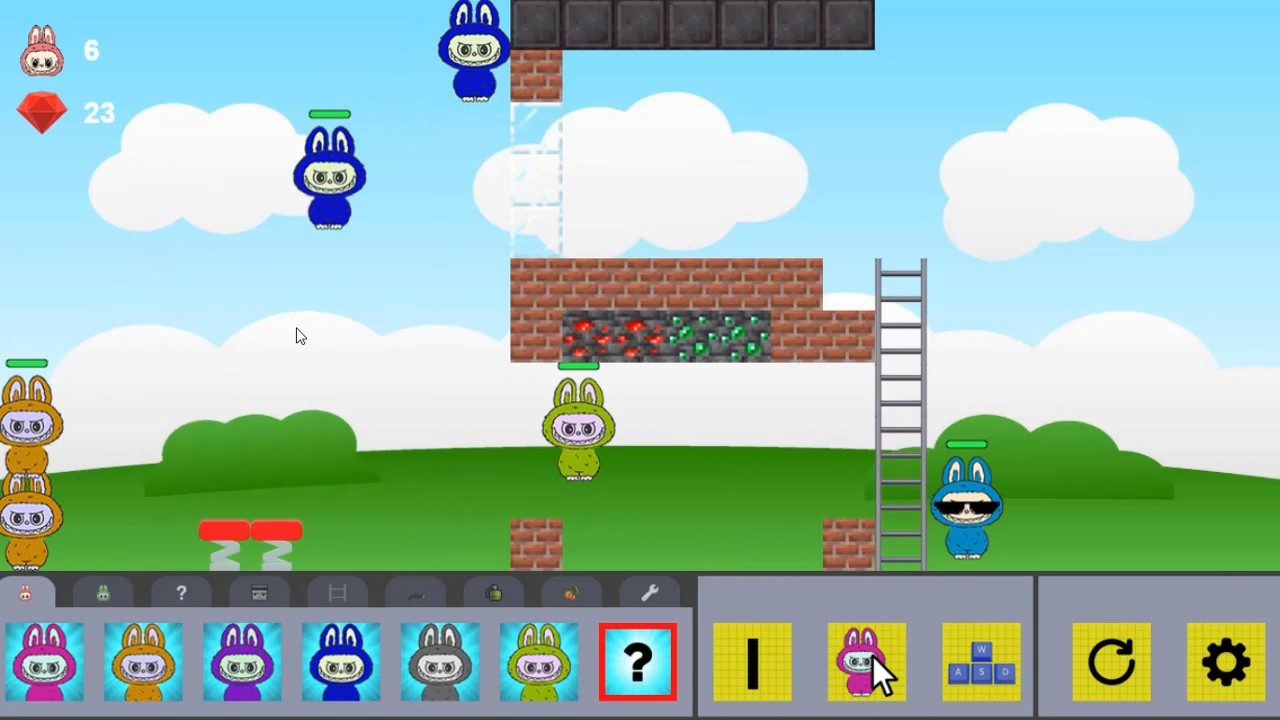Select the purple Labubu character
Viewport: 1280px width, 720px height.
[x=241, y=661]
